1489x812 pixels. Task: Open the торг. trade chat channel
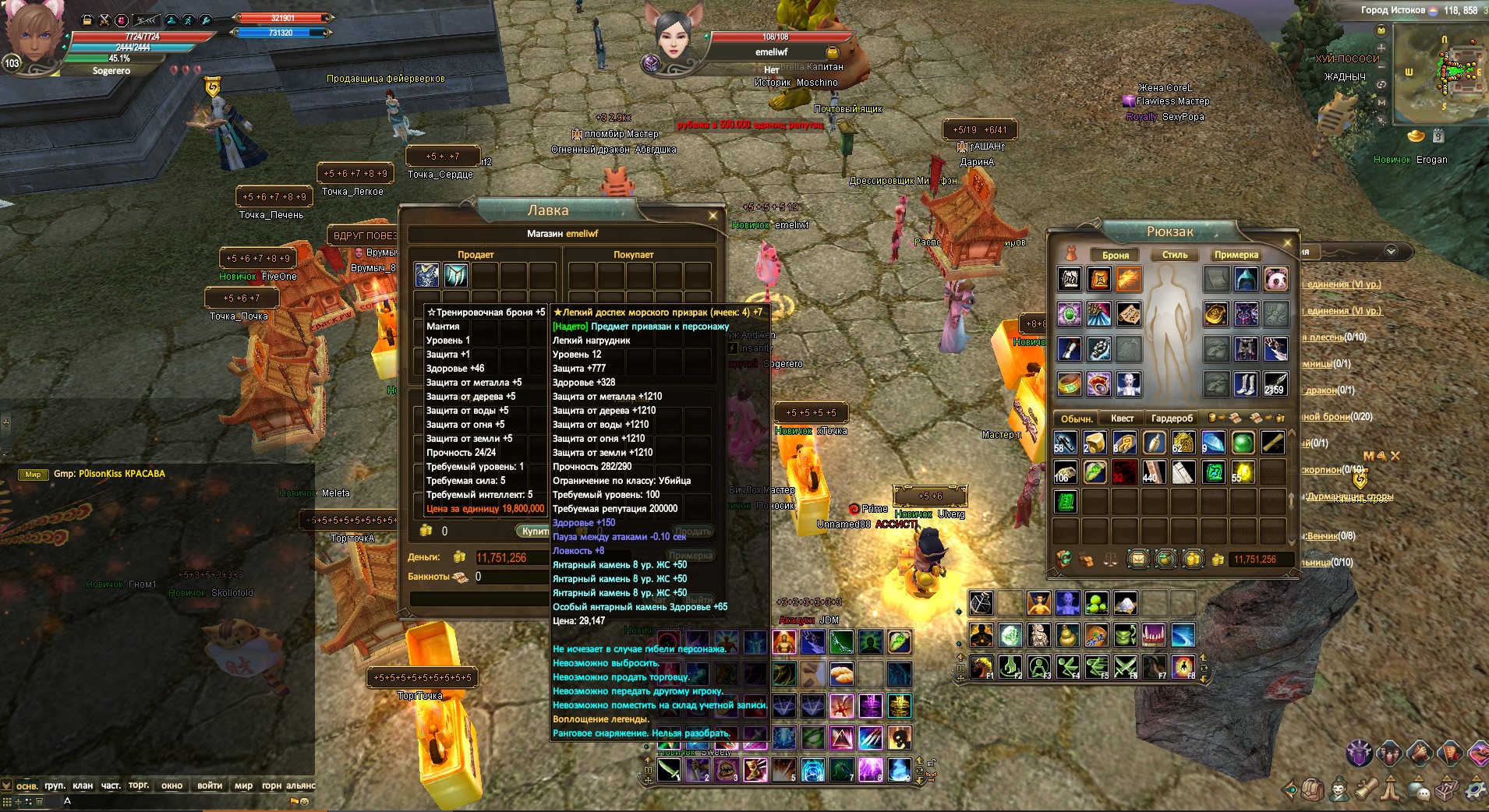[139, 786]
